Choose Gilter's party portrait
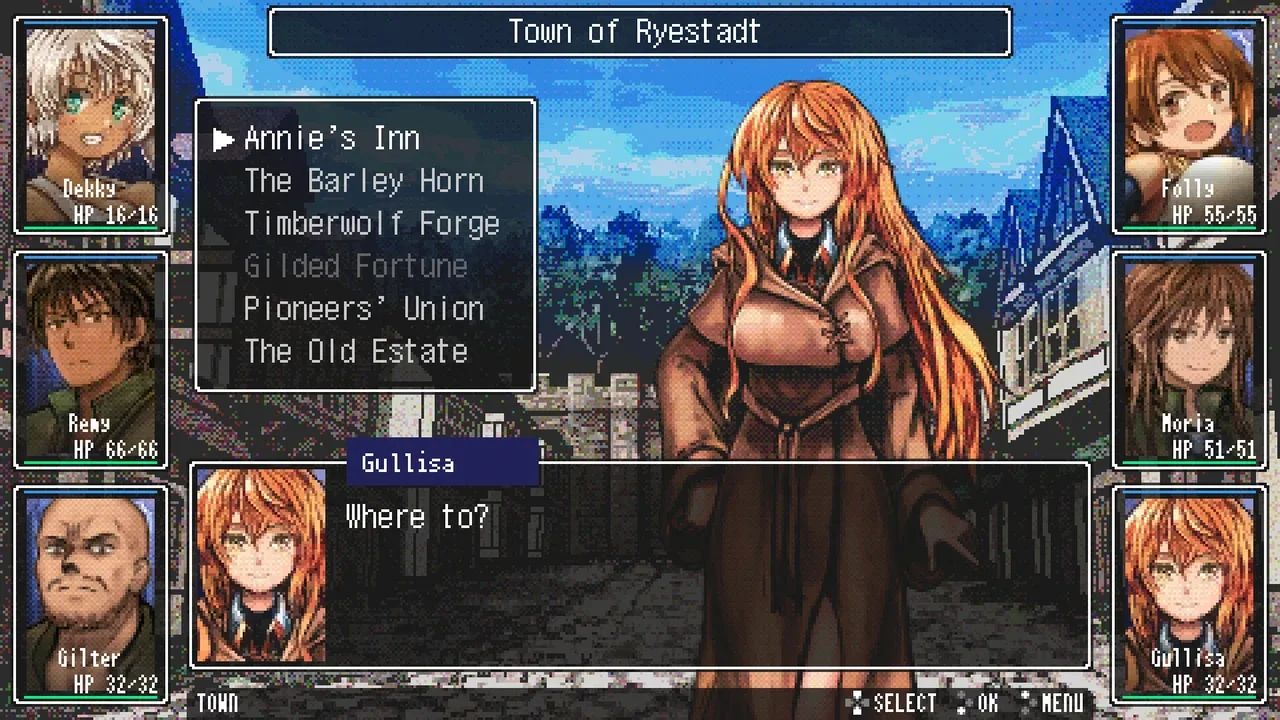Image resolution: width=1280 pixels, height=720 pixels. pyautogui.click(x=91, y=594)
